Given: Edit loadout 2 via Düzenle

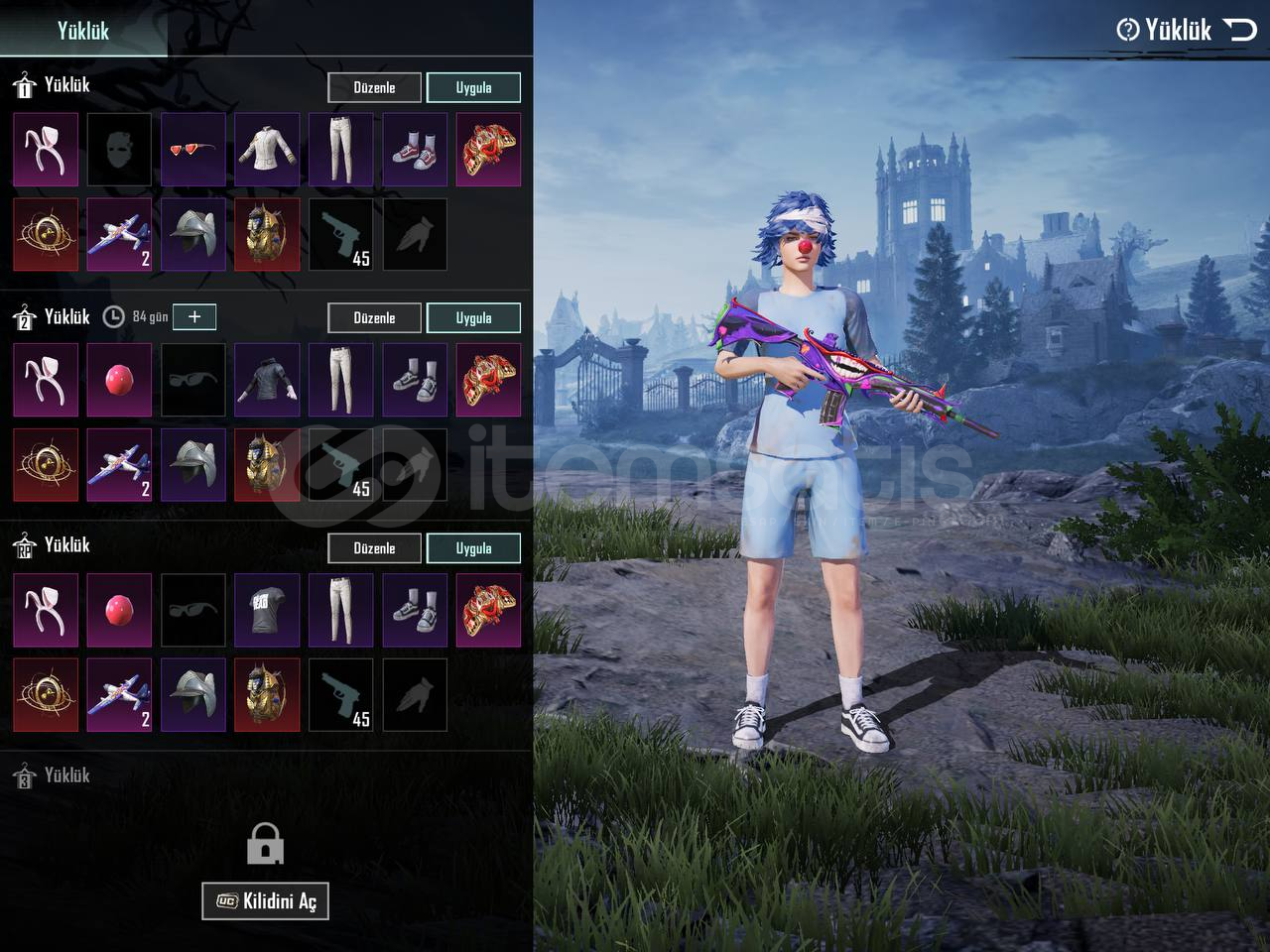Looking at the screenshot, I should tap(374, 317).
